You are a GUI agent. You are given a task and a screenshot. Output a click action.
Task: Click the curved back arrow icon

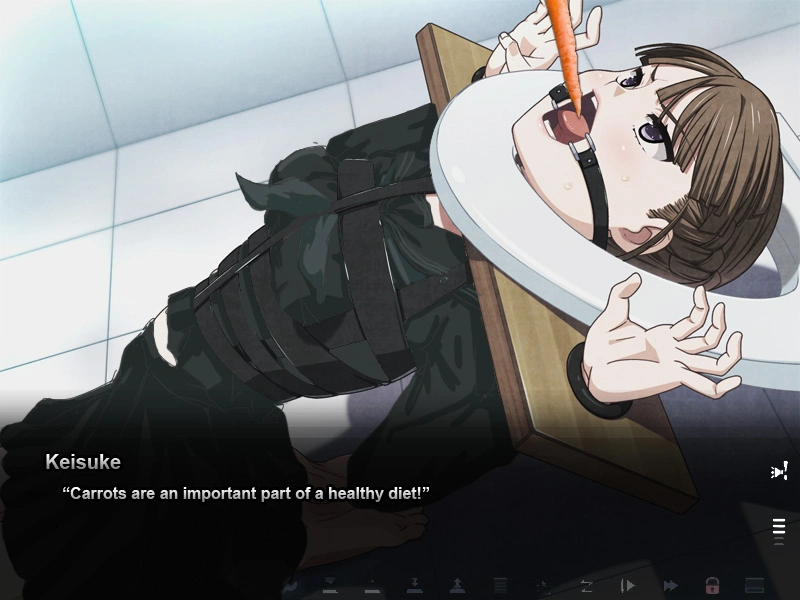pos(292,585)
